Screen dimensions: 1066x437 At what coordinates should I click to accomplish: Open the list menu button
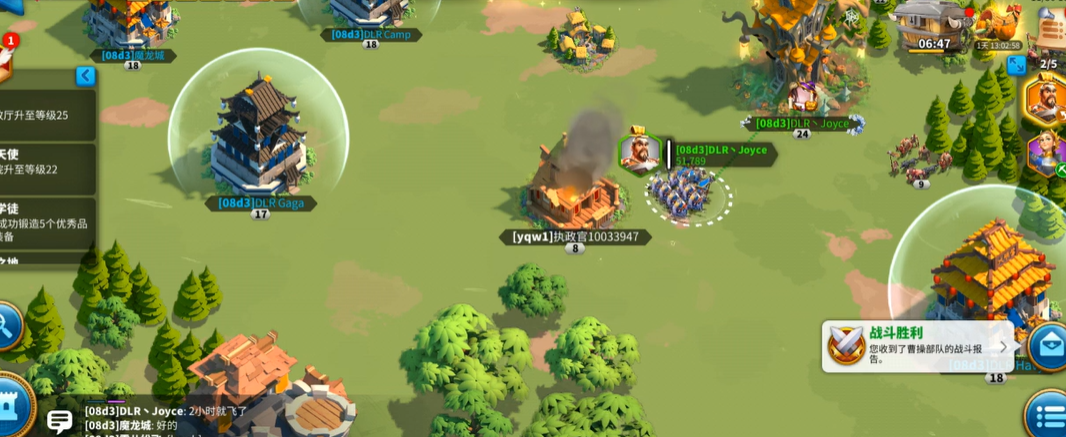(x=1048, y=416)
